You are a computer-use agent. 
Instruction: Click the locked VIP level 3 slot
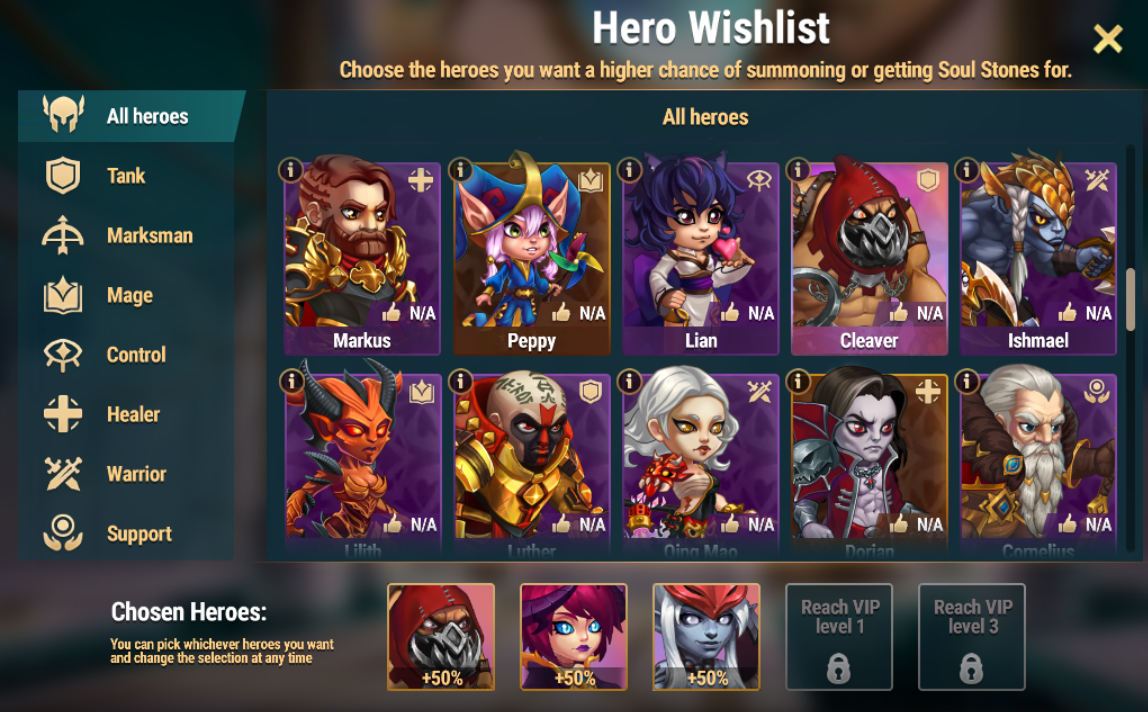coord(972,636)
